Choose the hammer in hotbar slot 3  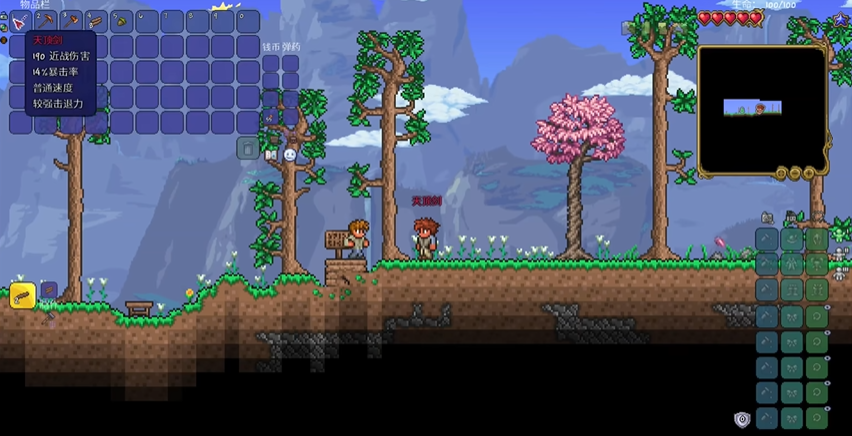coord(72,21)
